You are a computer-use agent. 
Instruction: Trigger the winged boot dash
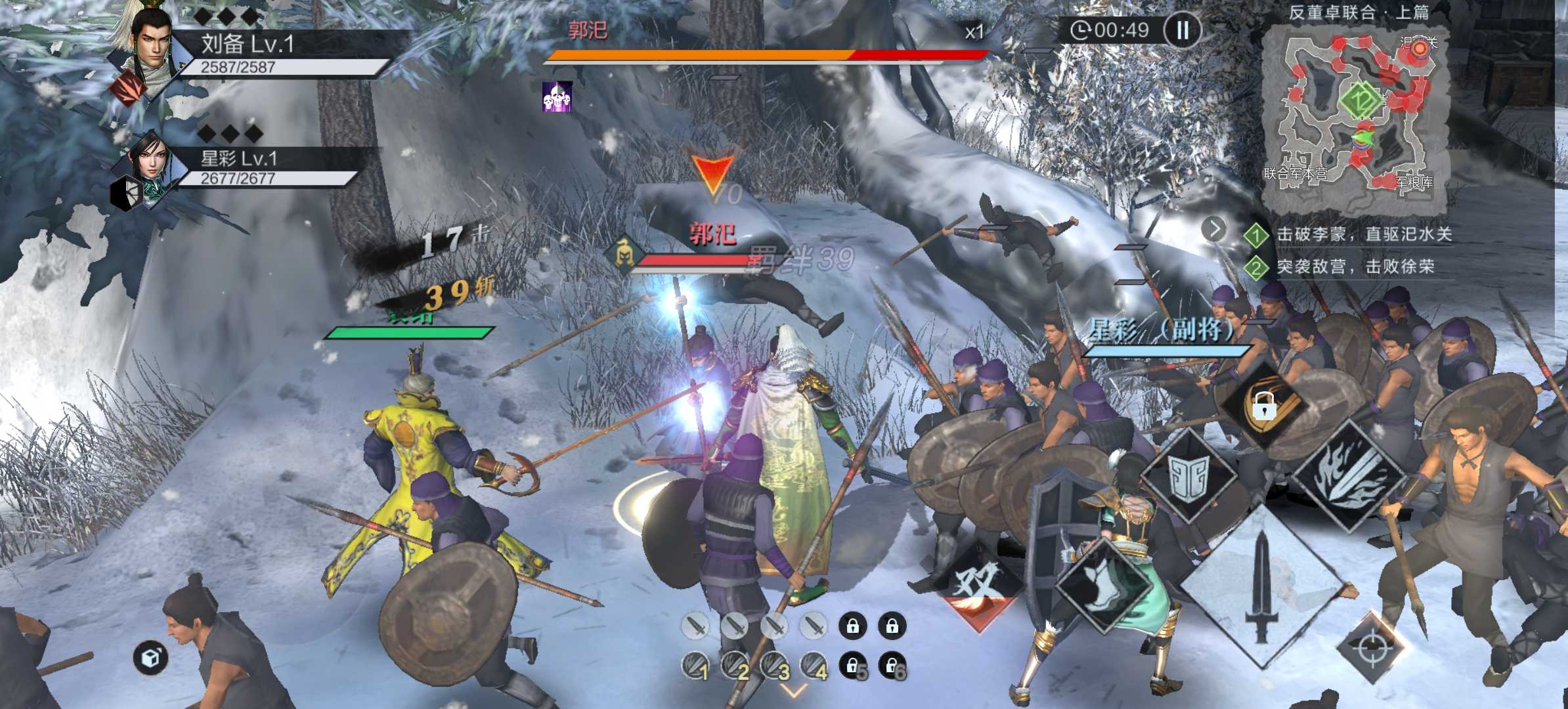tap(1105, 584)
